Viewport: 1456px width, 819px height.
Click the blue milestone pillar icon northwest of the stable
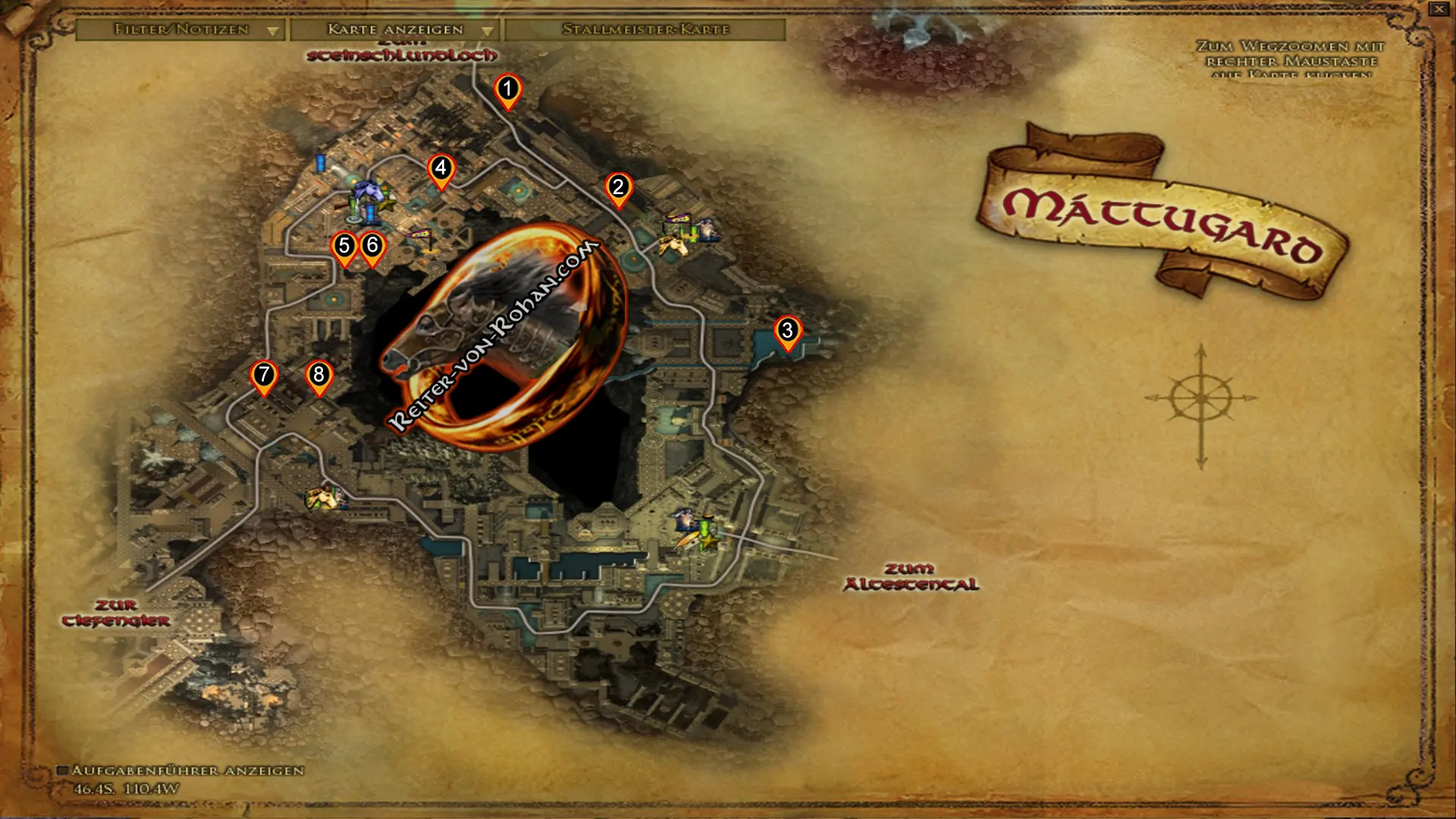point(320,162)
